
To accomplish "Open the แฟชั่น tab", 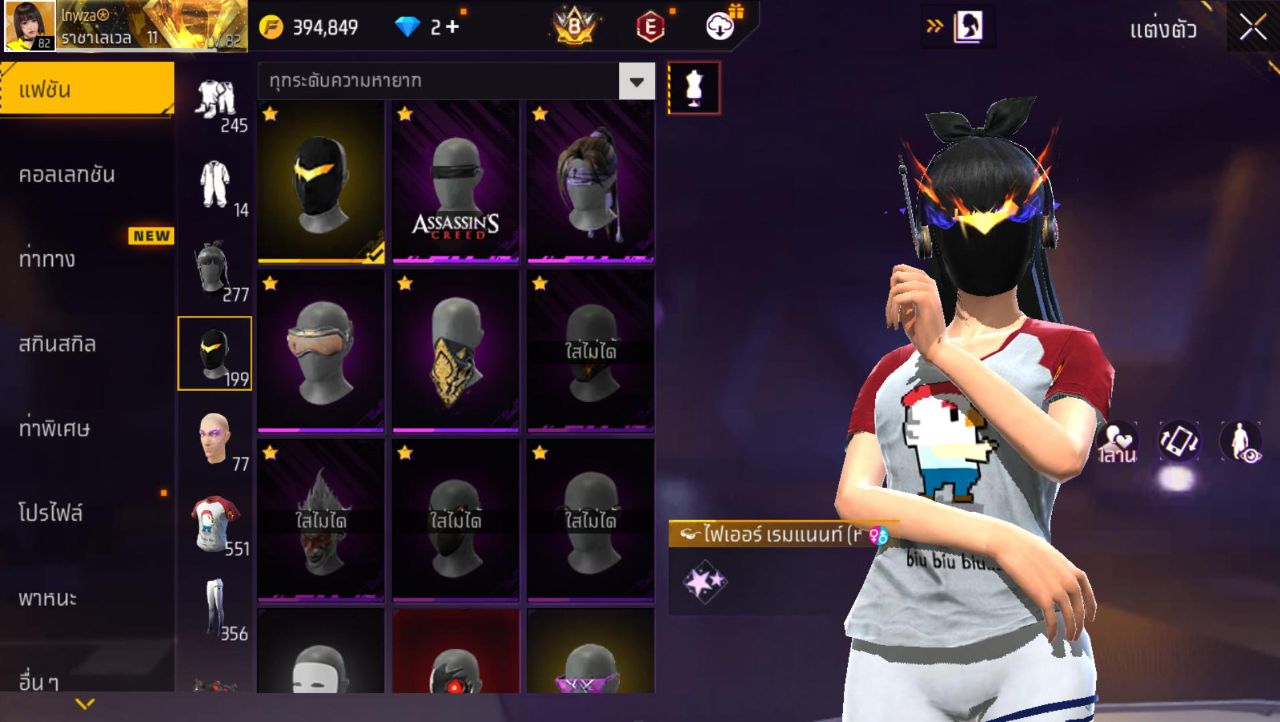I will coord(87,90).
